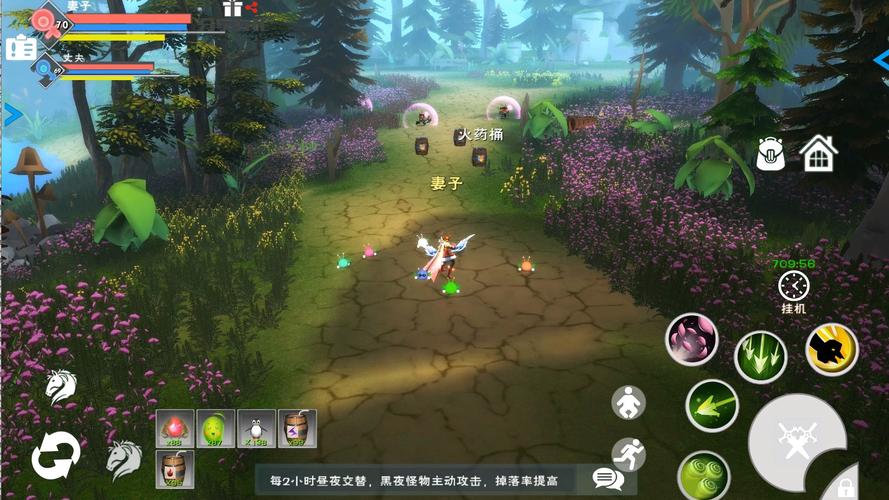Activate the yellow fist skill
The image size is (889, 500).
coord(832,349)
